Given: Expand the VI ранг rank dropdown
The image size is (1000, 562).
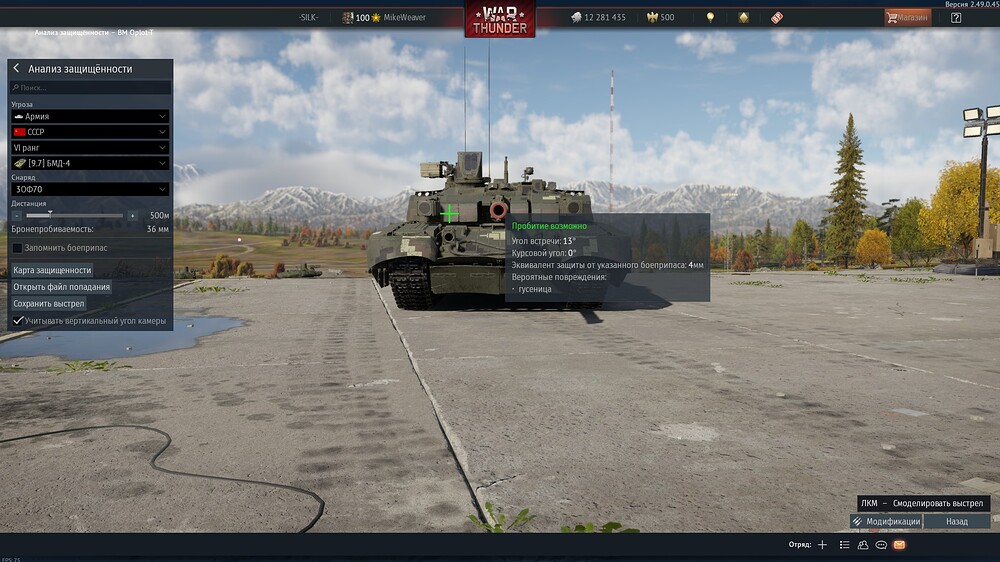Looking at the screenshot, I should 90,147.
